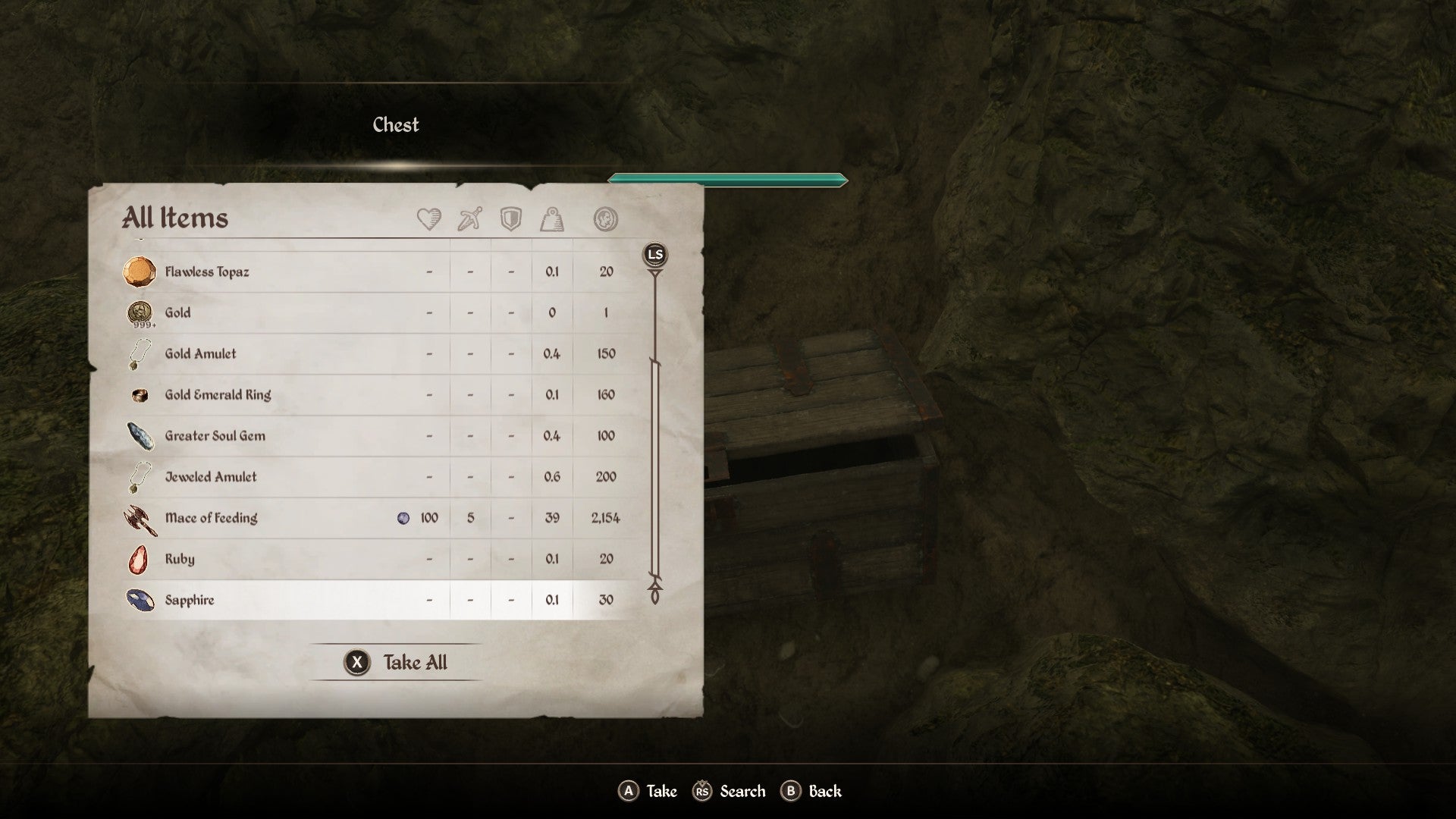Click the crossed swords column header icon
This screenshot has height=819, width=1456.
(x=468, y=219)
